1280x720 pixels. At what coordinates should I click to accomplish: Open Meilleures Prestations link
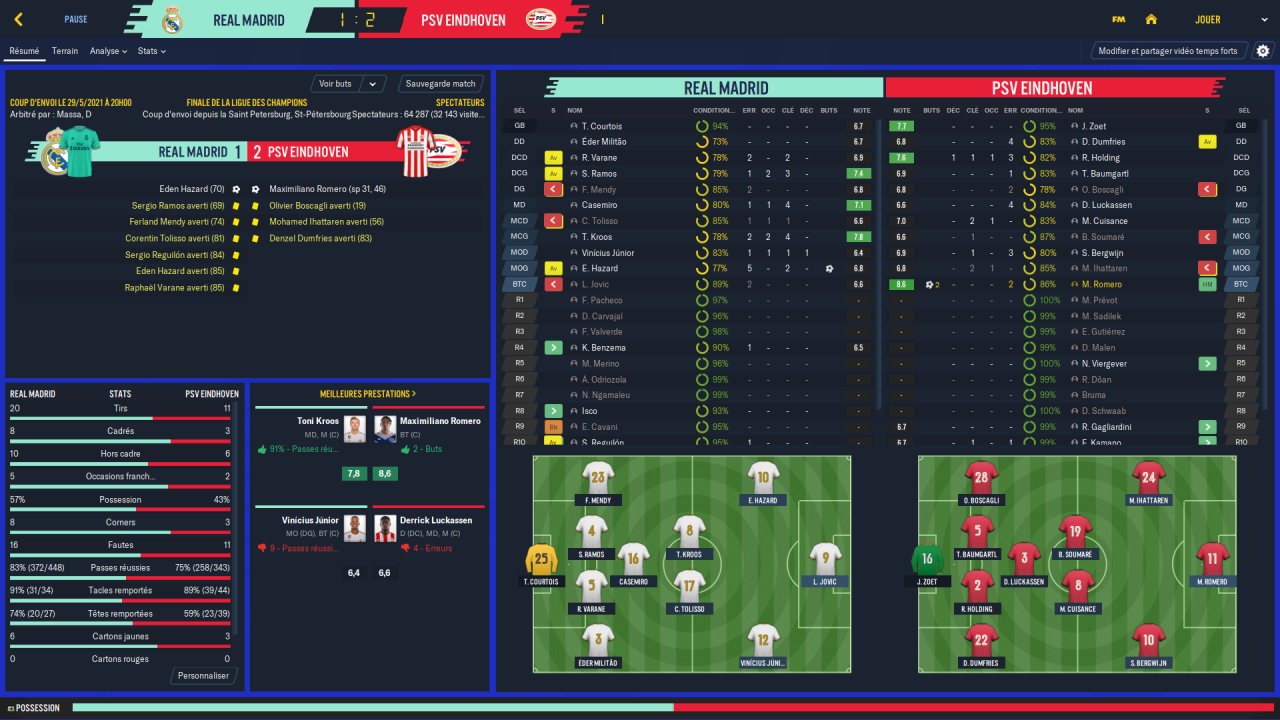click(368, 394)
